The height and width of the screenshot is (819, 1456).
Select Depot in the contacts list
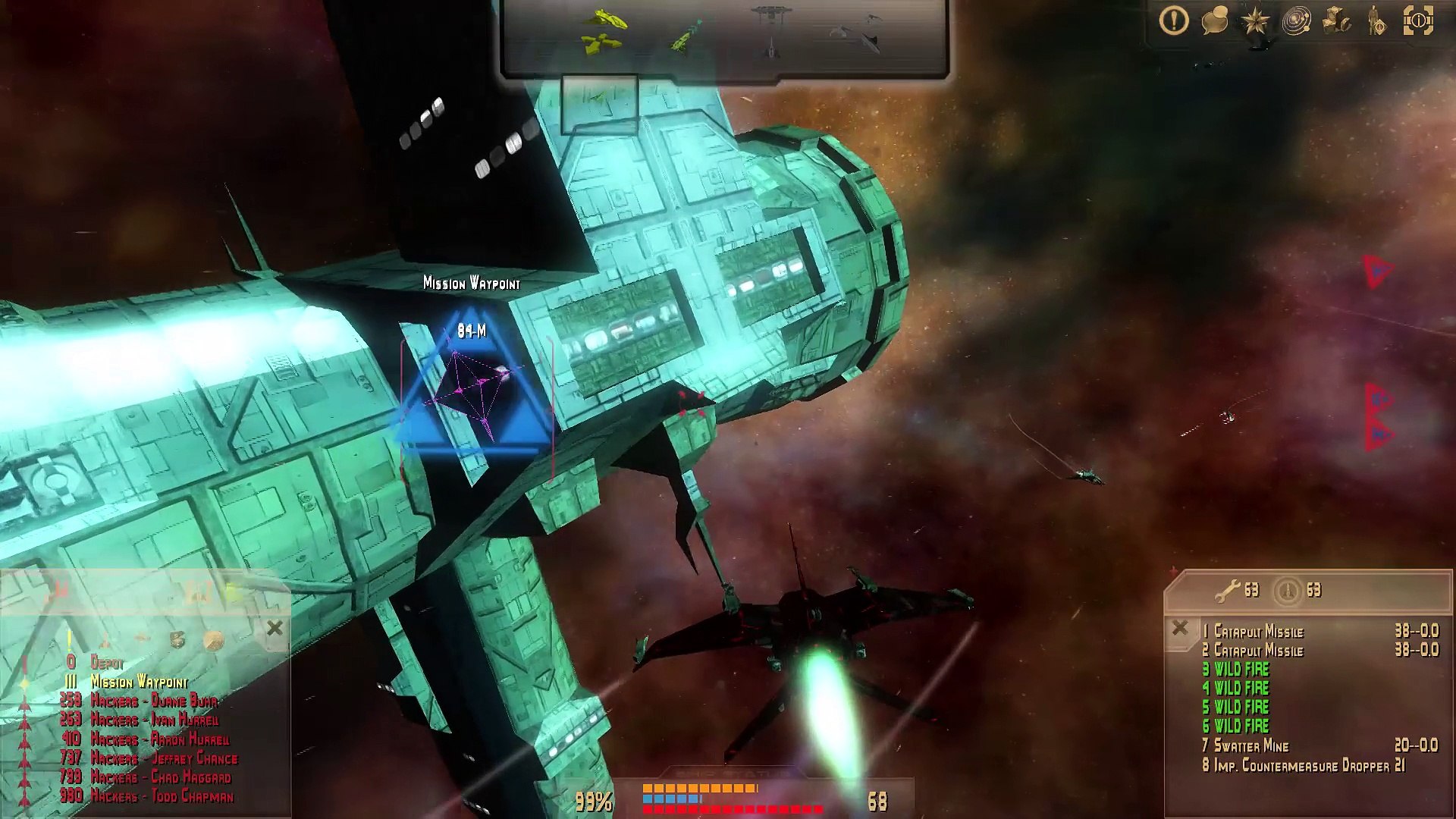click(x=106, y=663)
